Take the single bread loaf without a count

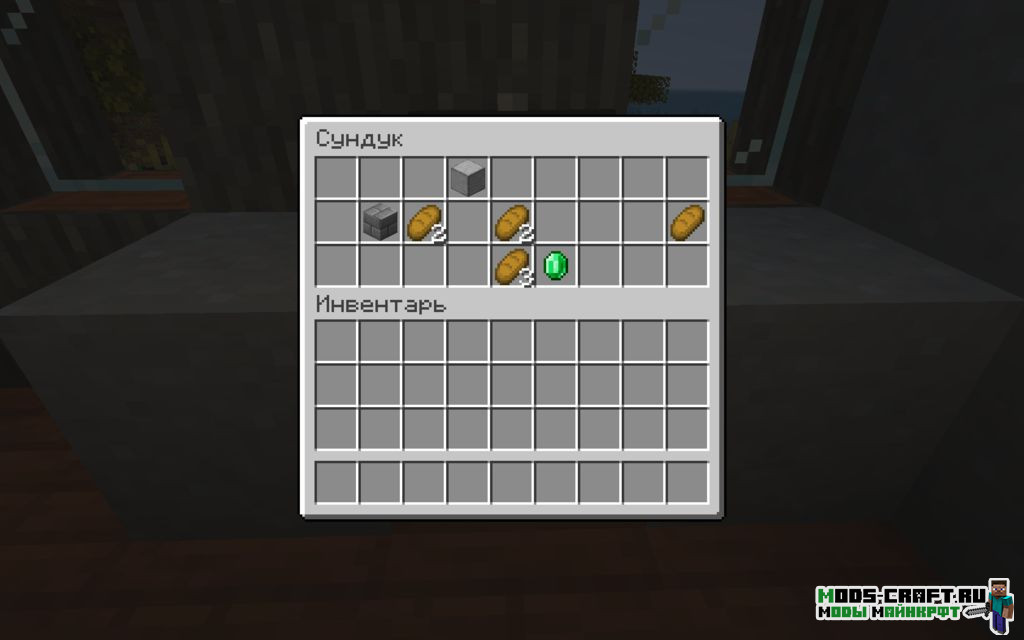click(x=687, y=222)
